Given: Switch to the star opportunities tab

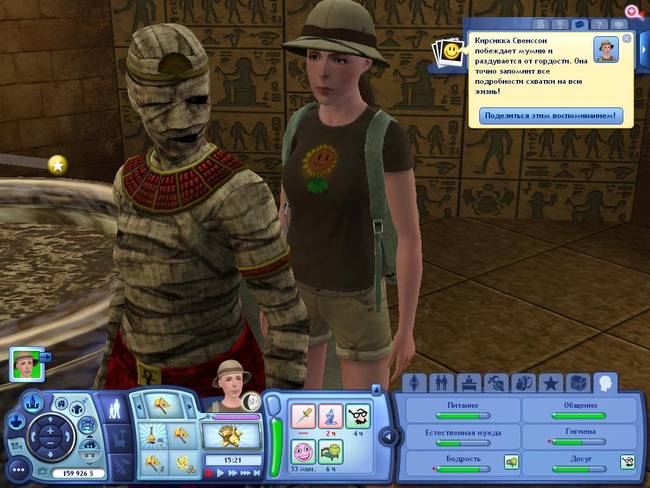Looking at the screenshot, I should [x=551, y=383].
